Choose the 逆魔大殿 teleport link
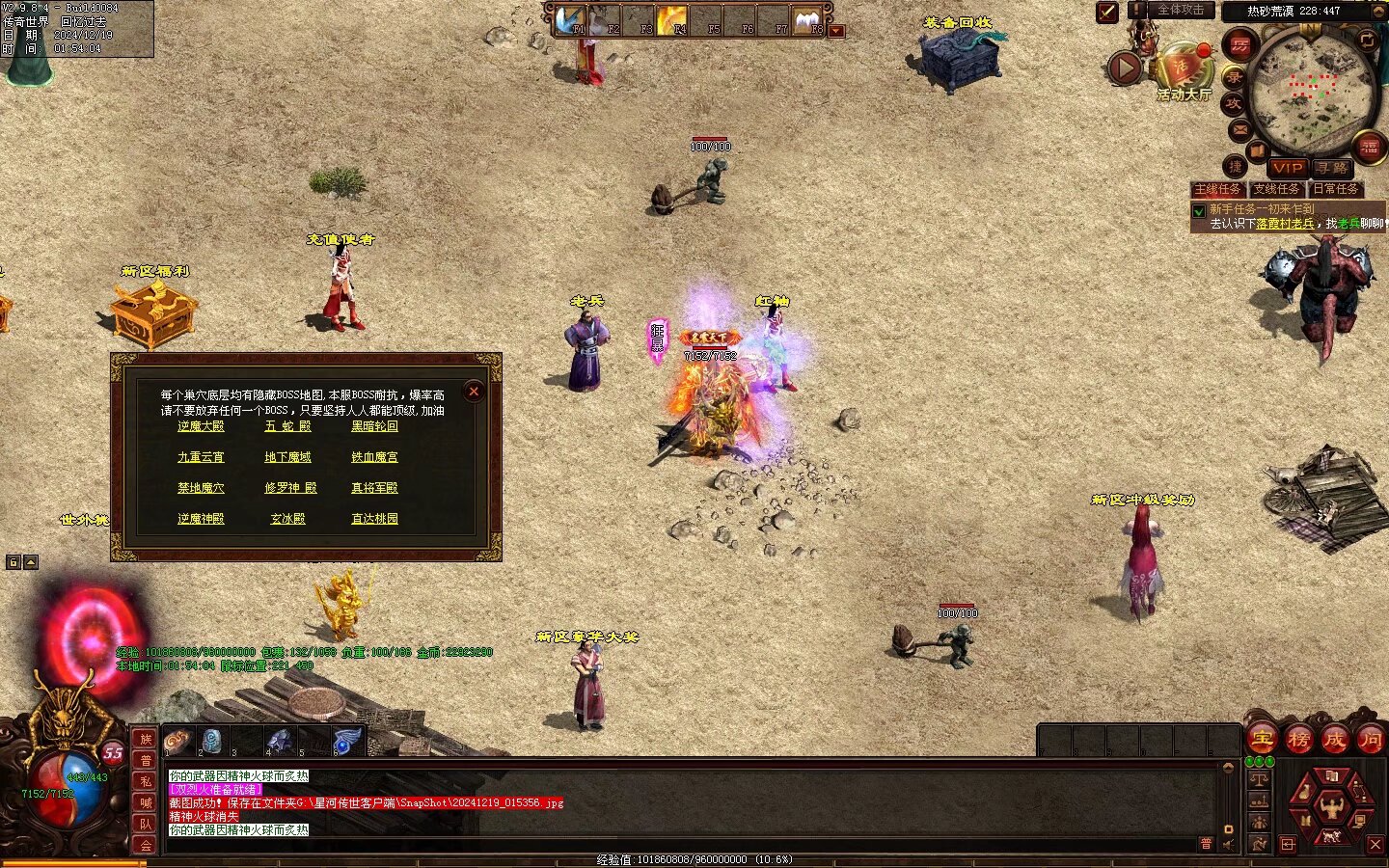Image resolution: width=1389 pixels, height=868 pixels. (201, 426)
